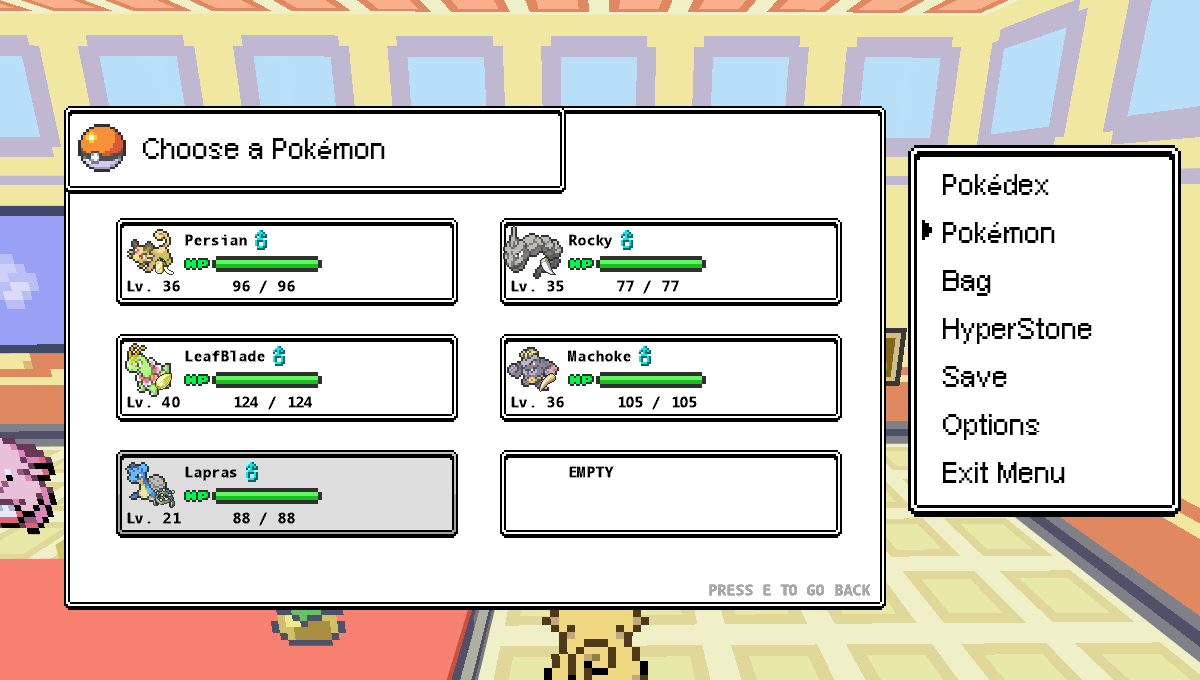
Task: Save the game from the menu
Action: 974,378
